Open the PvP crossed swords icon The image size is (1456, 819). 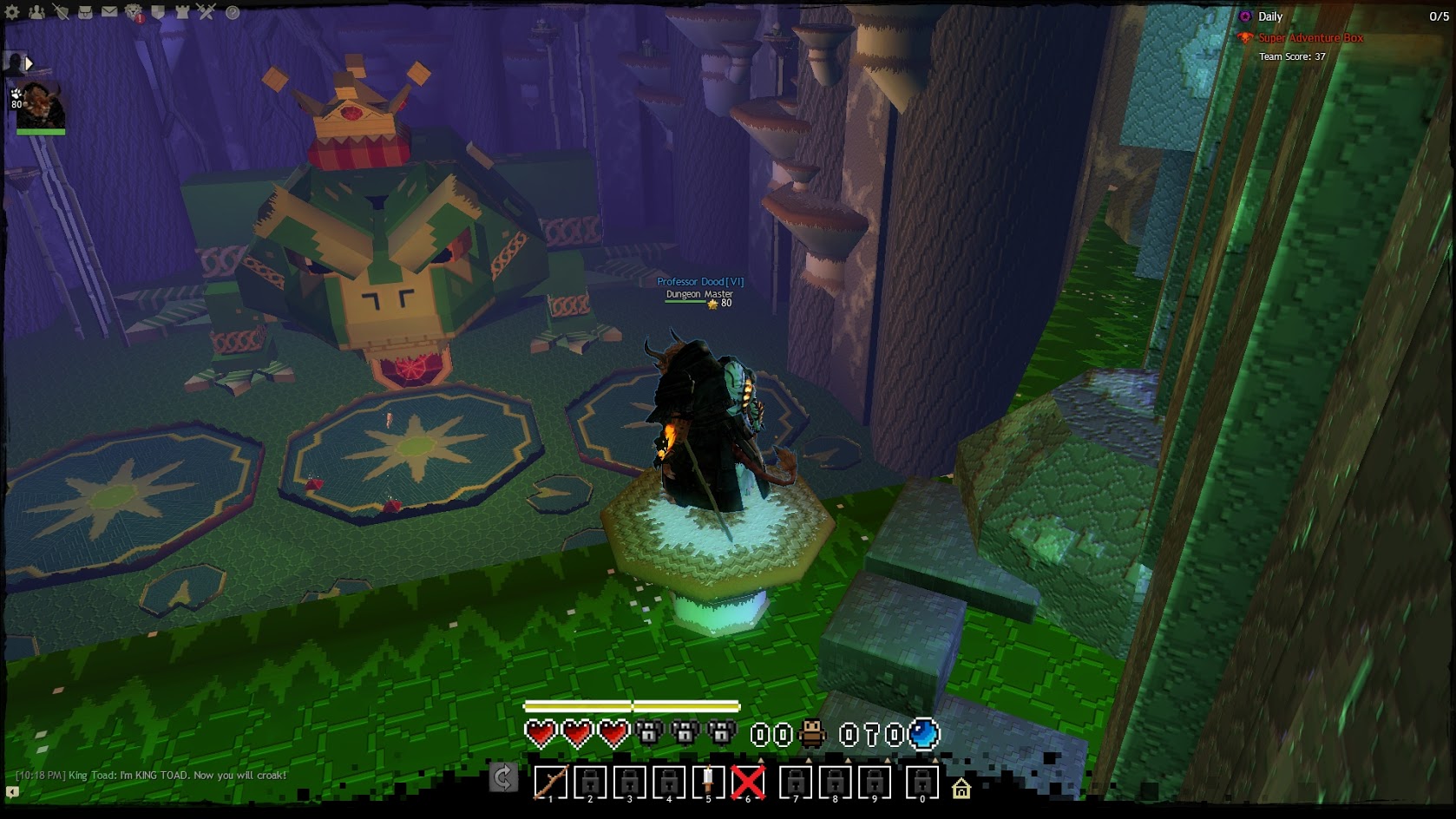207,12
